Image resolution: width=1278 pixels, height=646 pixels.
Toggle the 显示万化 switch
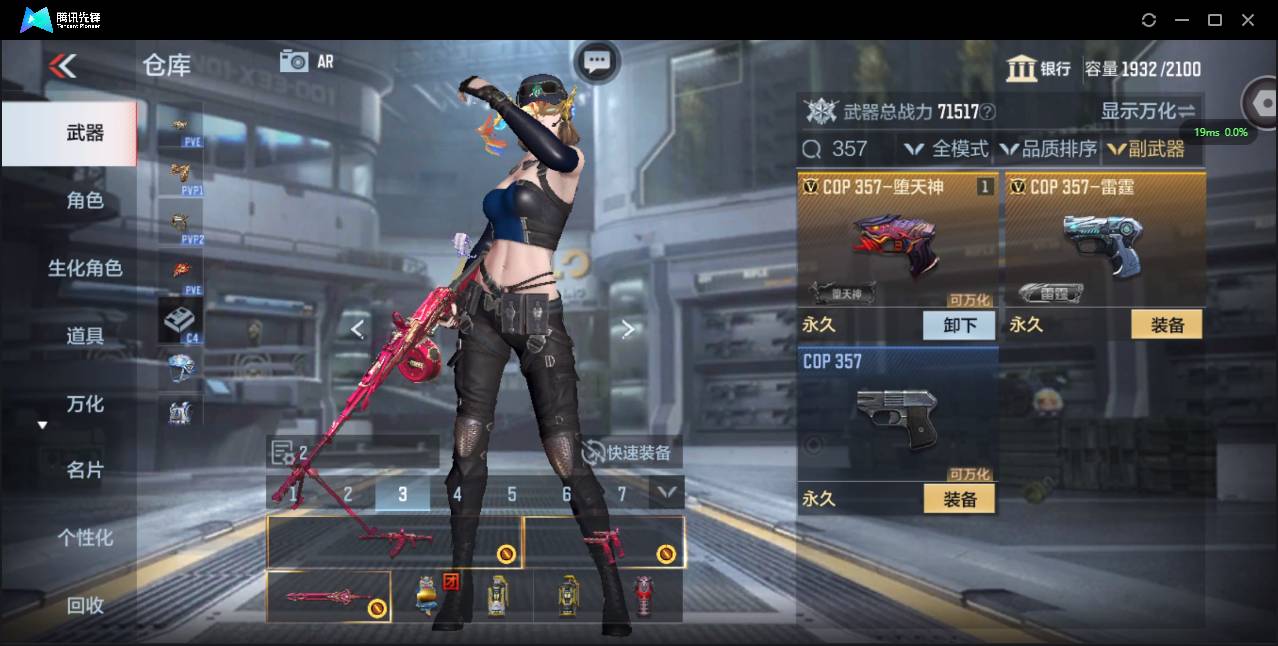[1148, 111]
